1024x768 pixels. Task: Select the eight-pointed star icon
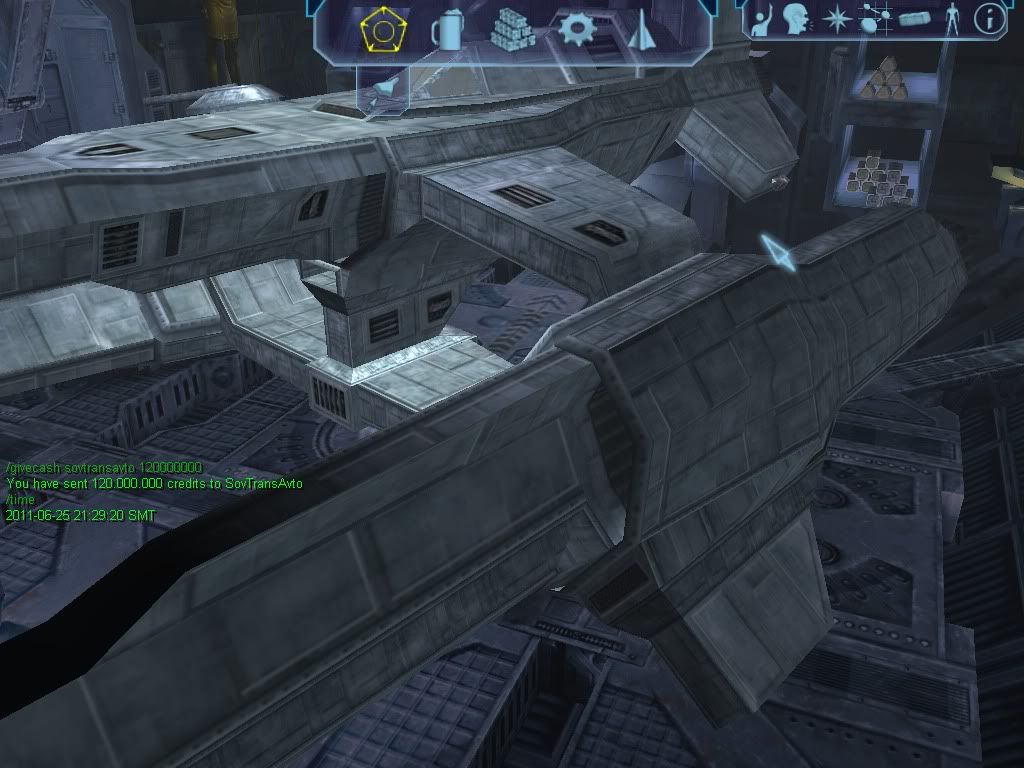click(834, 19)
